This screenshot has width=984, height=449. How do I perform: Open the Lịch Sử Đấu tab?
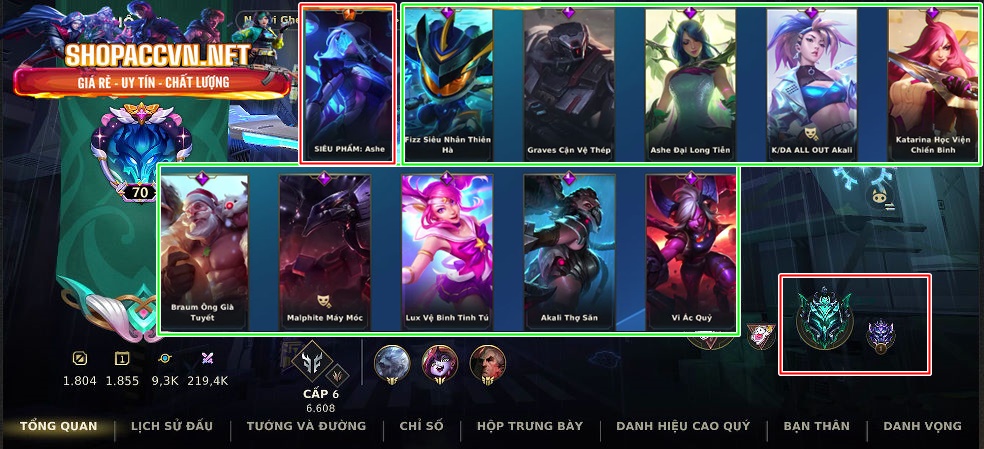(172, 426)
